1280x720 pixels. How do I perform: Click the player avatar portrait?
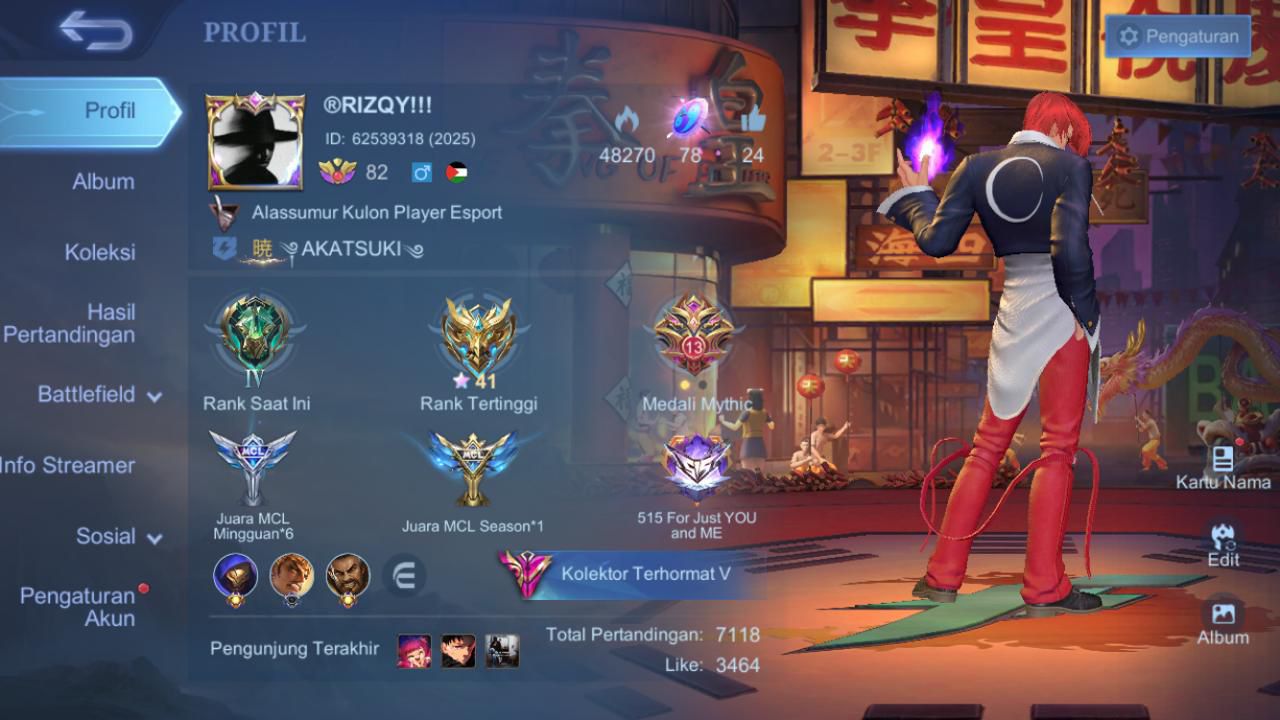coord(255,142)
